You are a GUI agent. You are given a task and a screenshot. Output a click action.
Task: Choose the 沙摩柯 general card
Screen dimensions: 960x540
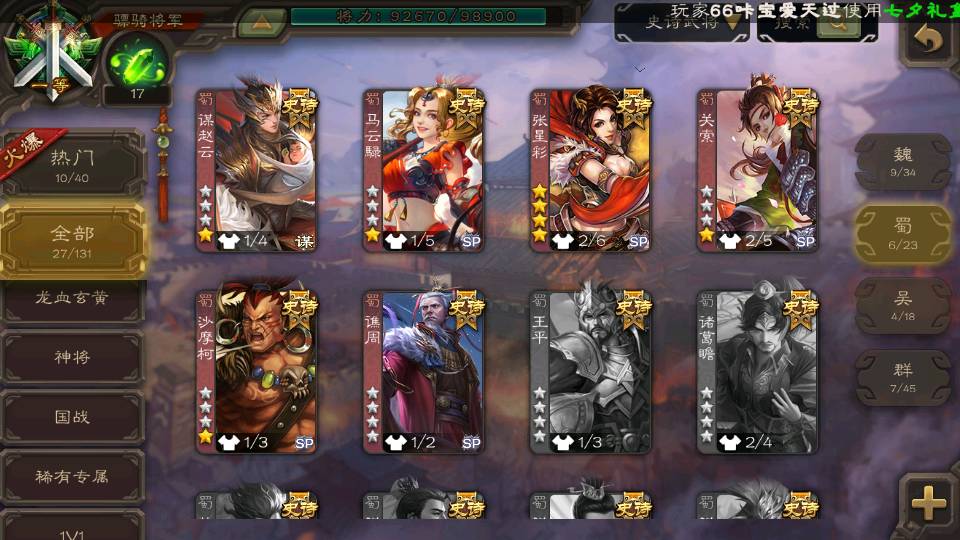[x=256, y=372]
